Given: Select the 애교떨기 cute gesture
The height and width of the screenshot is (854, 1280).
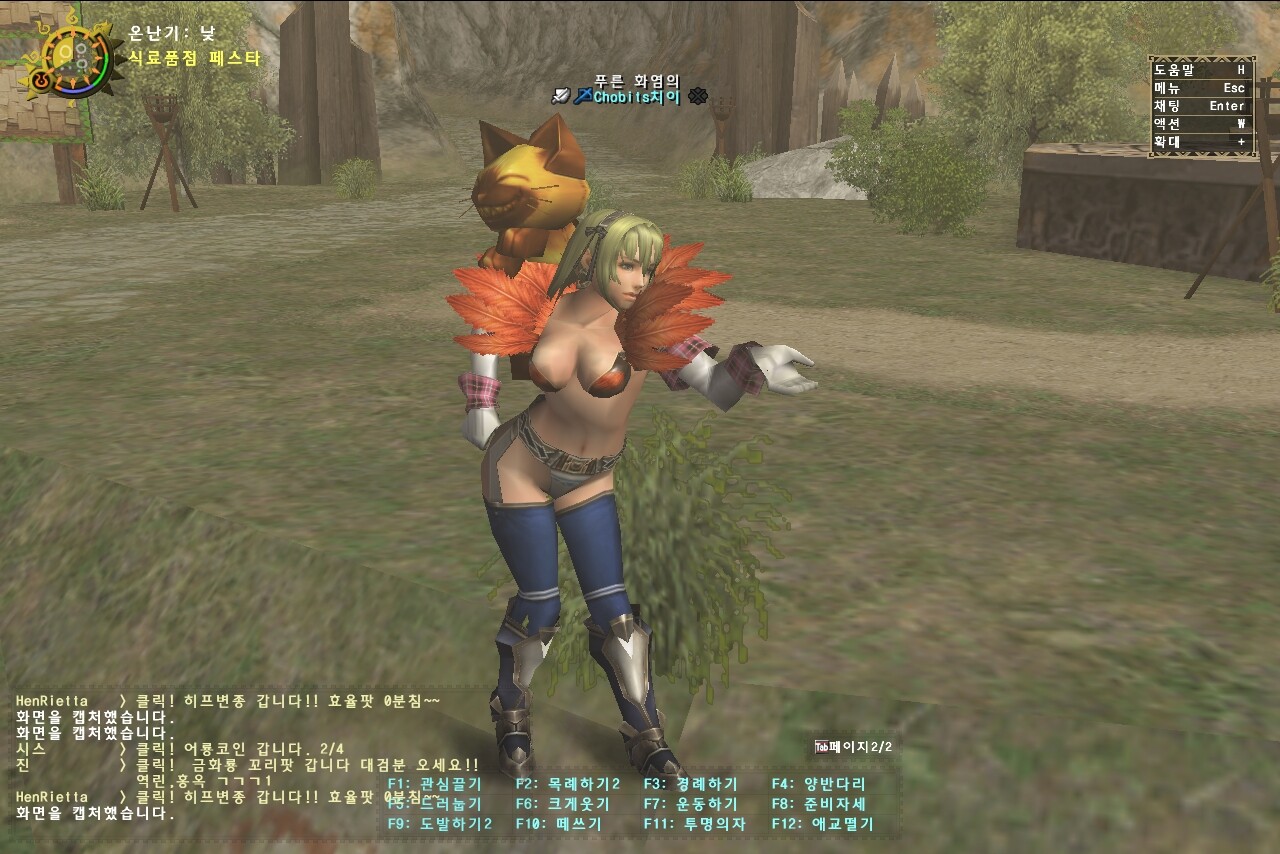Looking at the screenshot, I should [823, 824].
